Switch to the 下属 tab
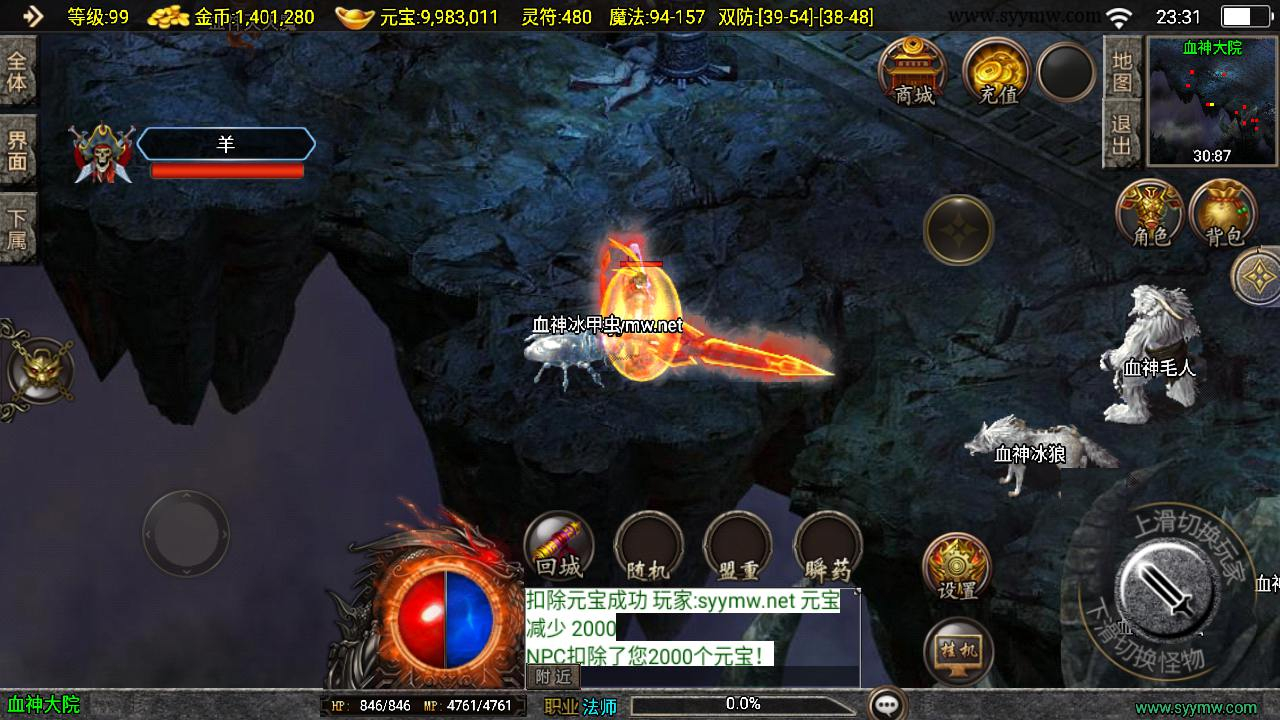The image size is (1280, 720). coord(17,228)
